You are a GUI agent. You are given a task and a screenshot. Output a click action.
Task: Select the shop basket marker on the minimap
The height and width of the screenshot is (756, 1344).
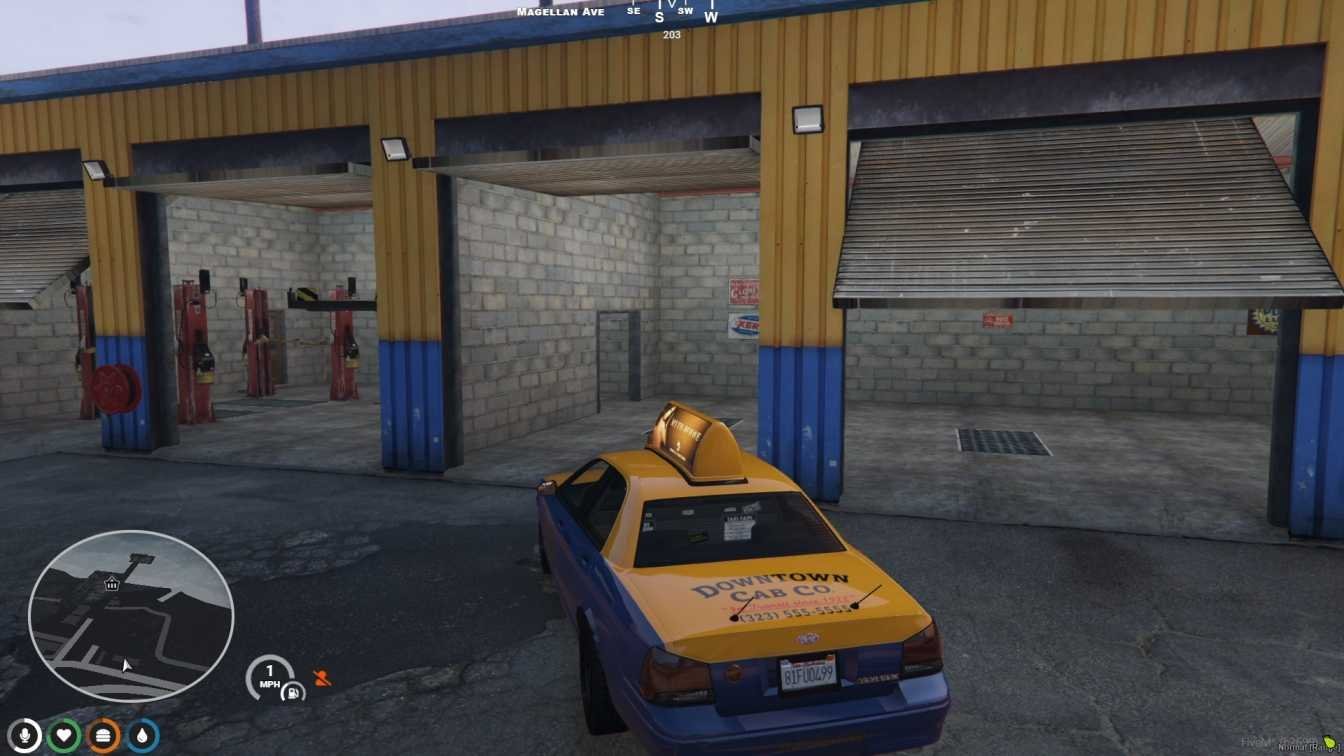(x=111, y=583)
